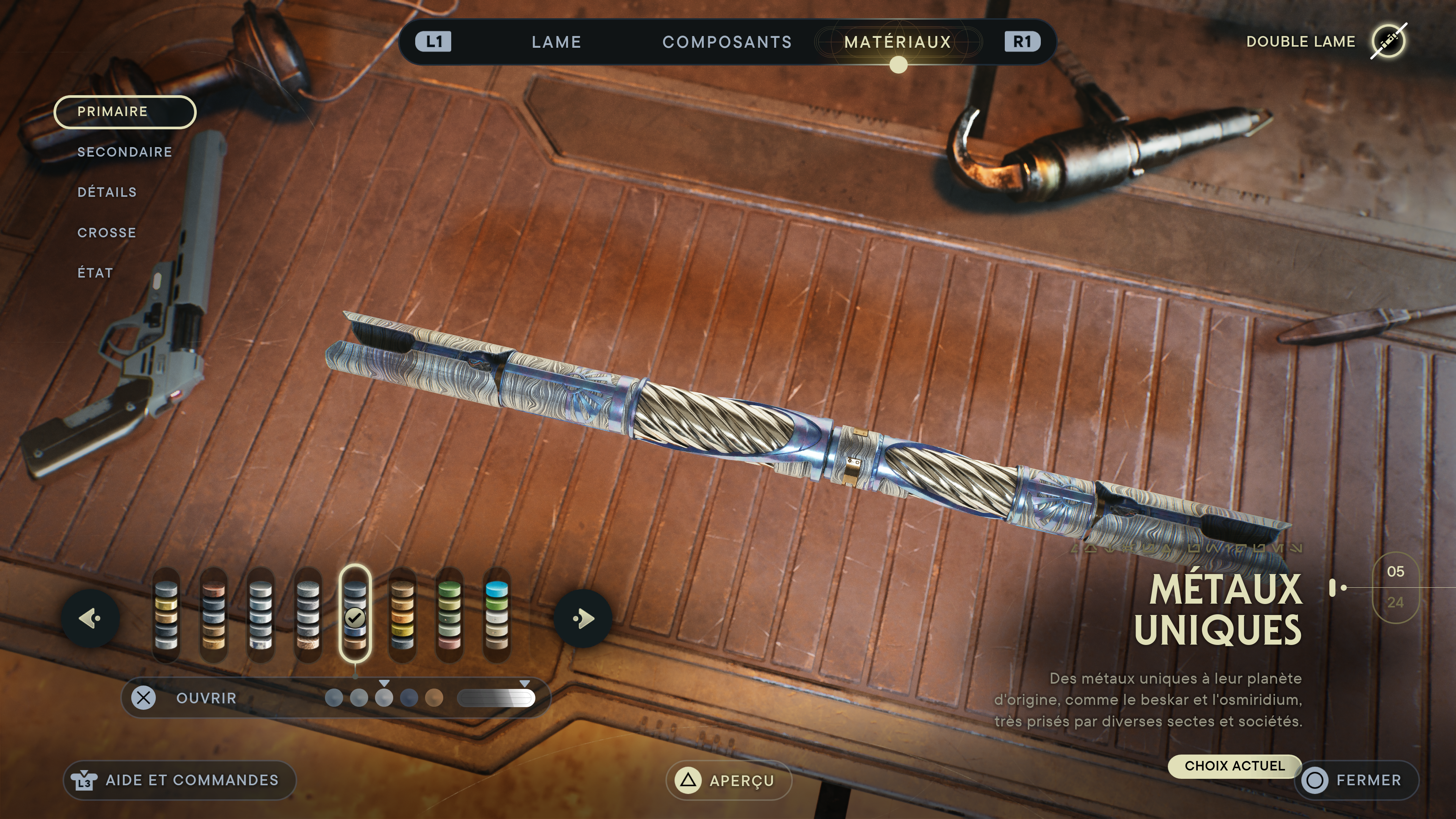This screenshot has width=1456, height=819.
Task: Choose the État menu entry
Action: pos(95,273)
